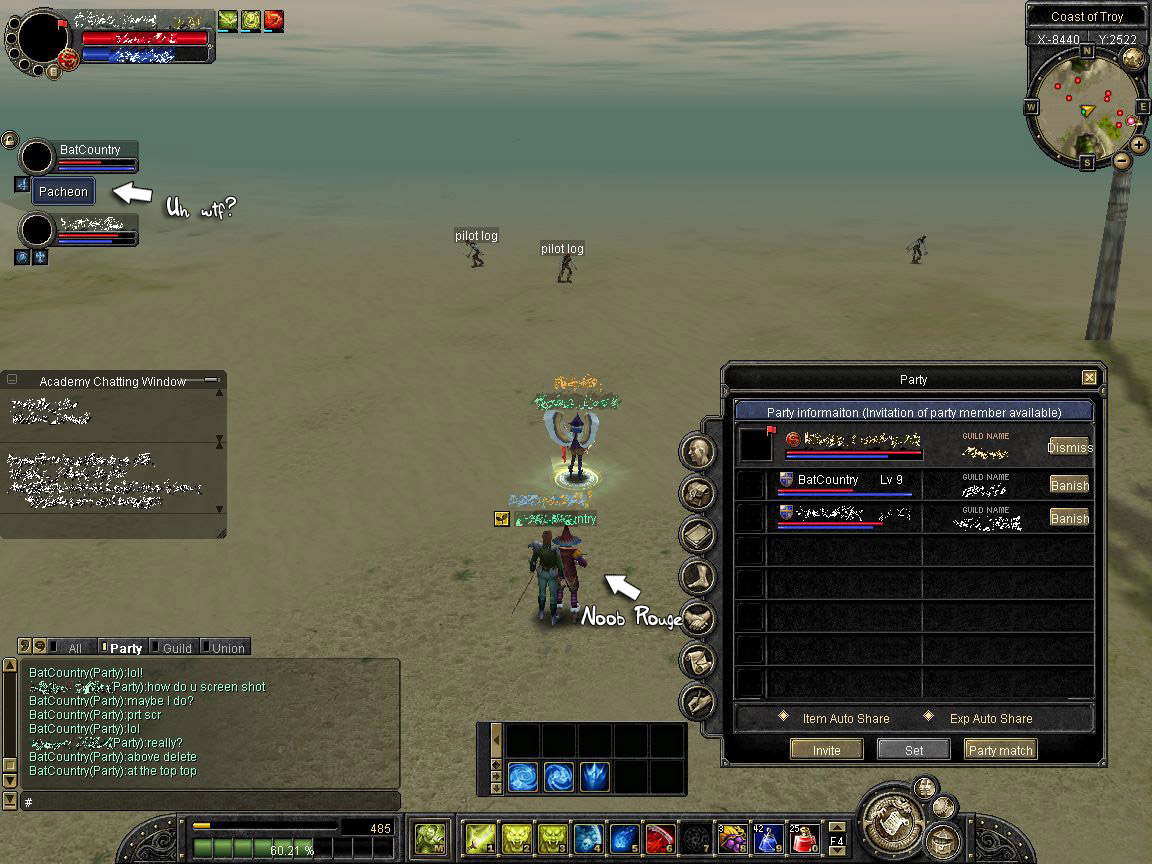Viewport: 1152px width, 864px height.
Task: Use the red health potion in hotbar
Action: 805,839
